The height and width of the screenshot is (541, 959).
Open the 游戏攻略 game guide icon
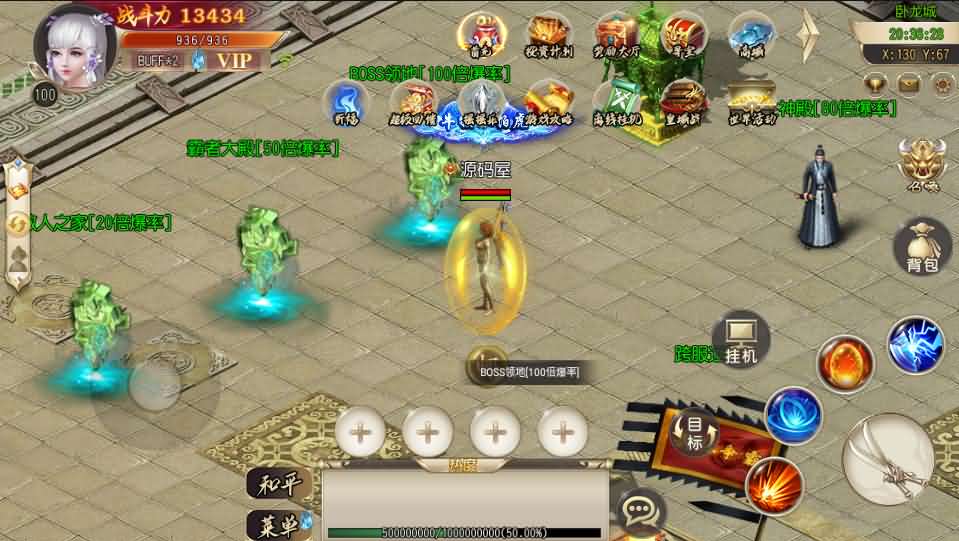(x=548, y=102)
